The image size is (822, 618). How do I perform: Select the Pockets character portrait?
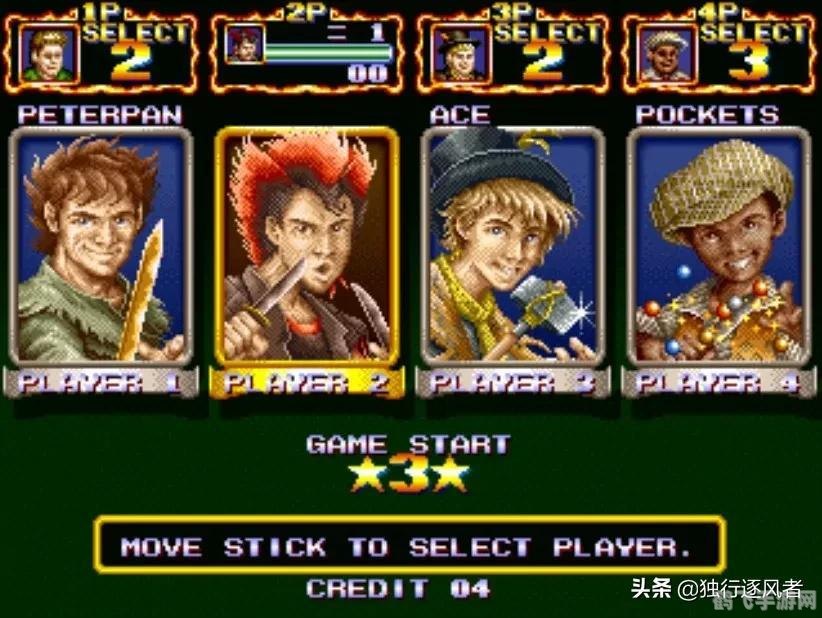pyautogui.click(x=719, y=247)
